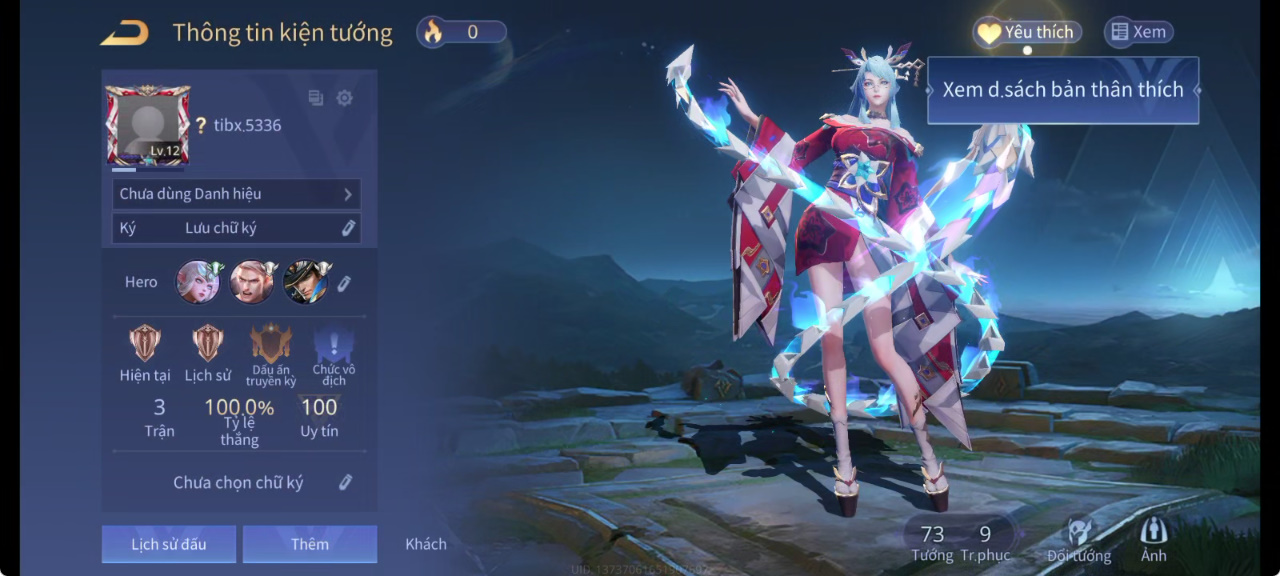The height and width of the screenshot is (576, 1280).
Task: Open the Yêu thích favorites button
Action: (1027, 32)
